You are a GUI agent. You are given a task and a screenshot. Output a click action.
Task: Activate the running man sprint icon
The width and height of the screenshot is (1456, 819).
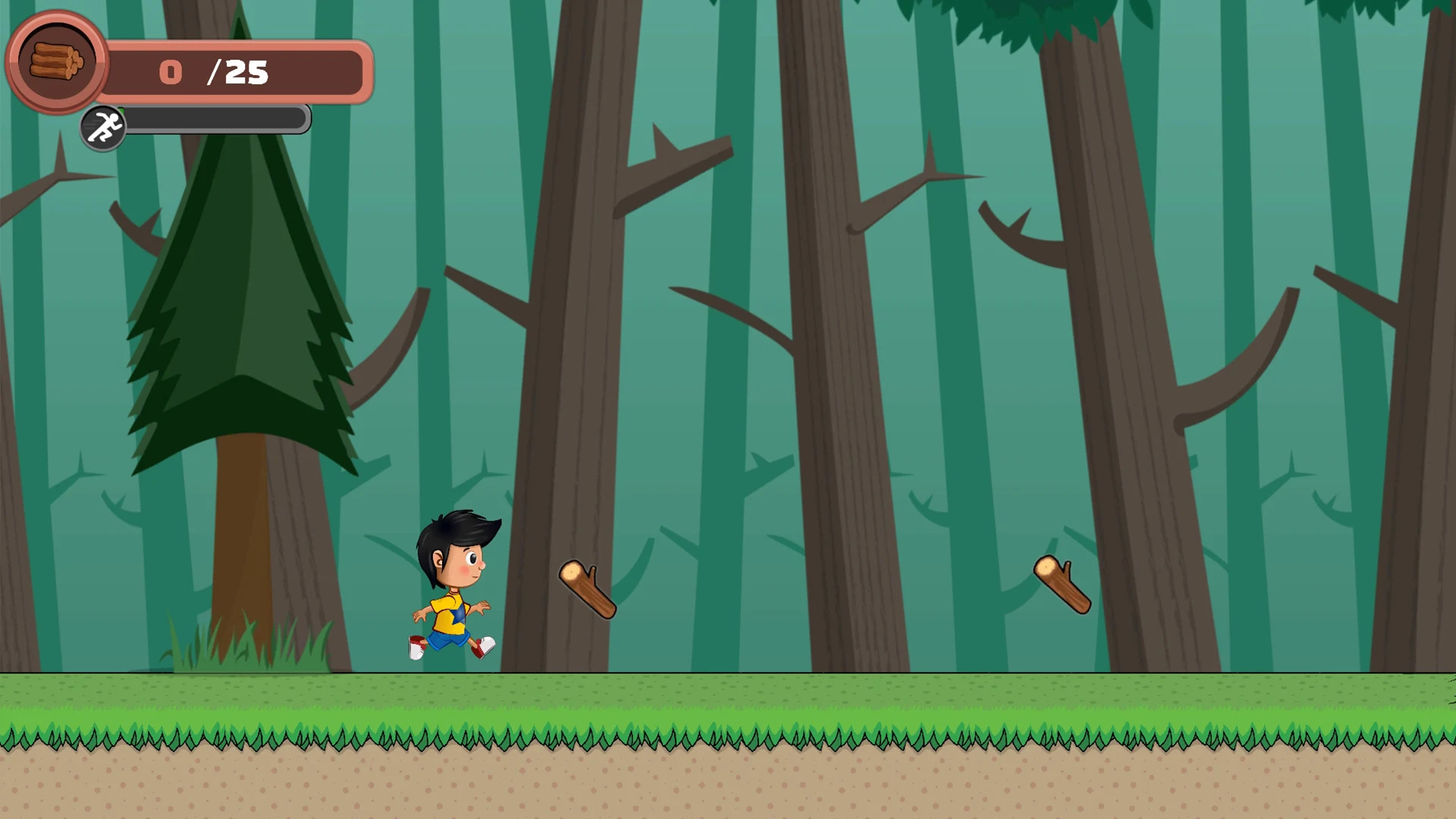coord(103,127)
